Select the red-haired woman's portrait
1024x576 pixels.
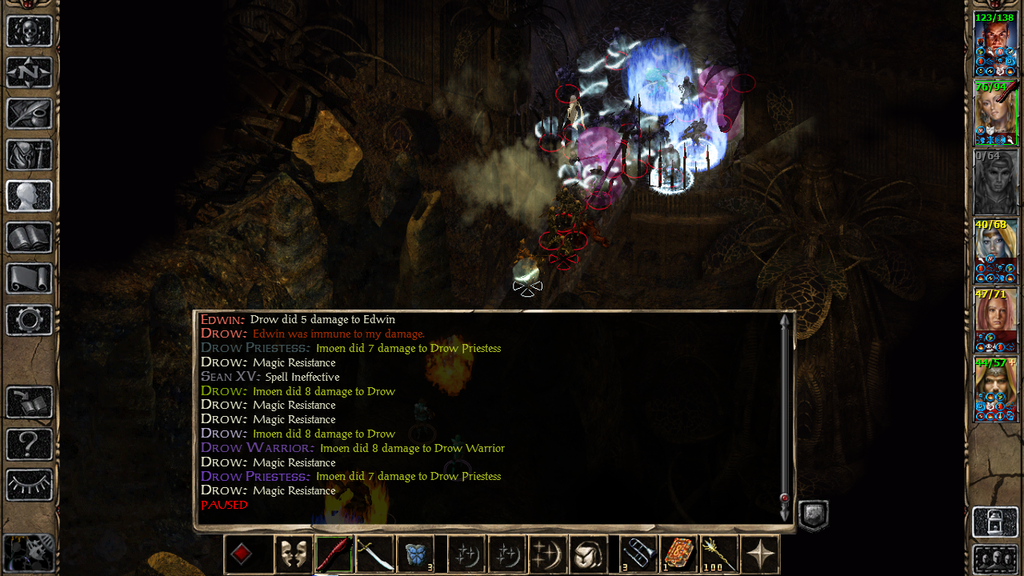pos(995,317)
